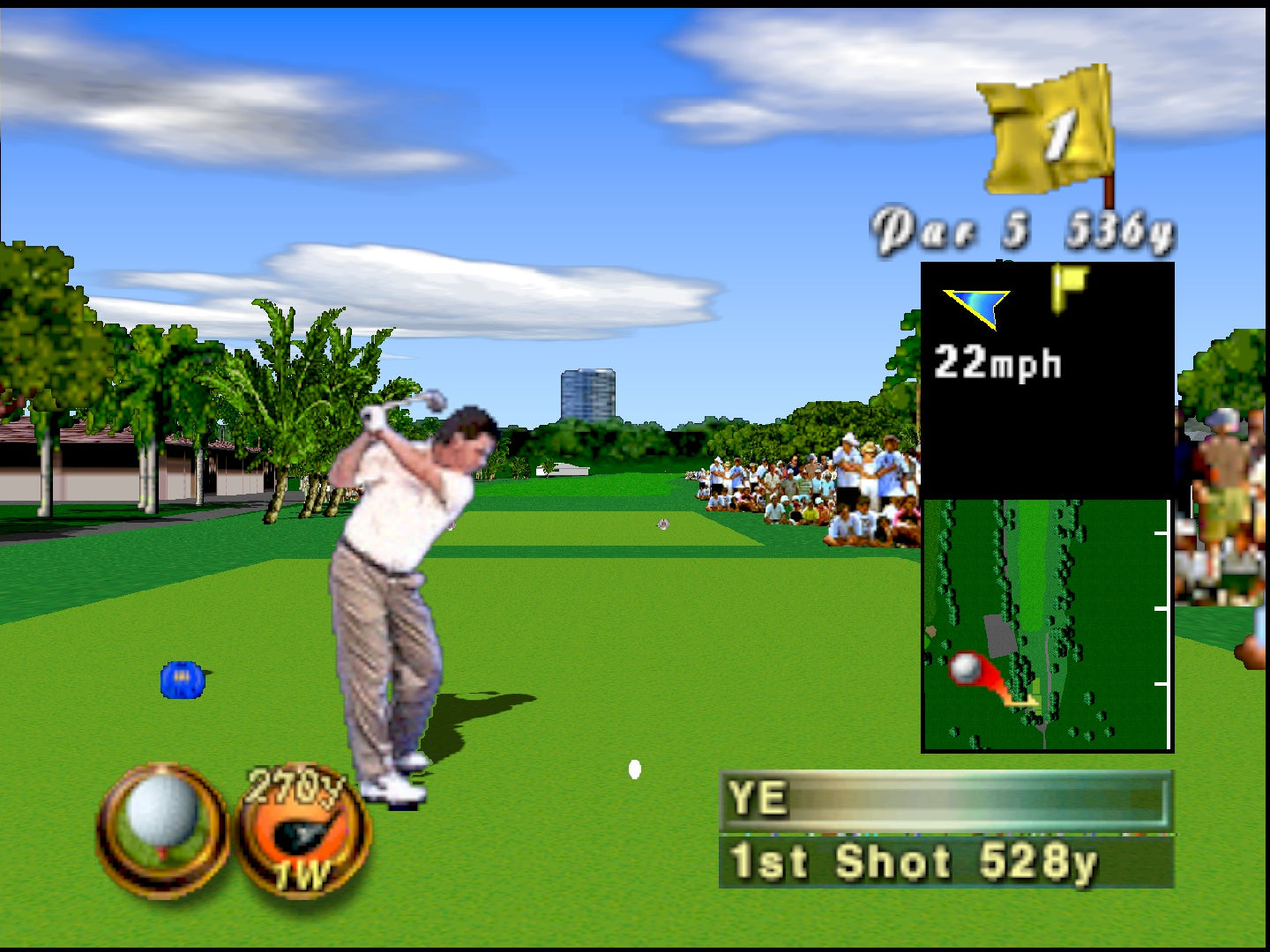
Task: Select the 1W driver club icon
Action: 303,831
